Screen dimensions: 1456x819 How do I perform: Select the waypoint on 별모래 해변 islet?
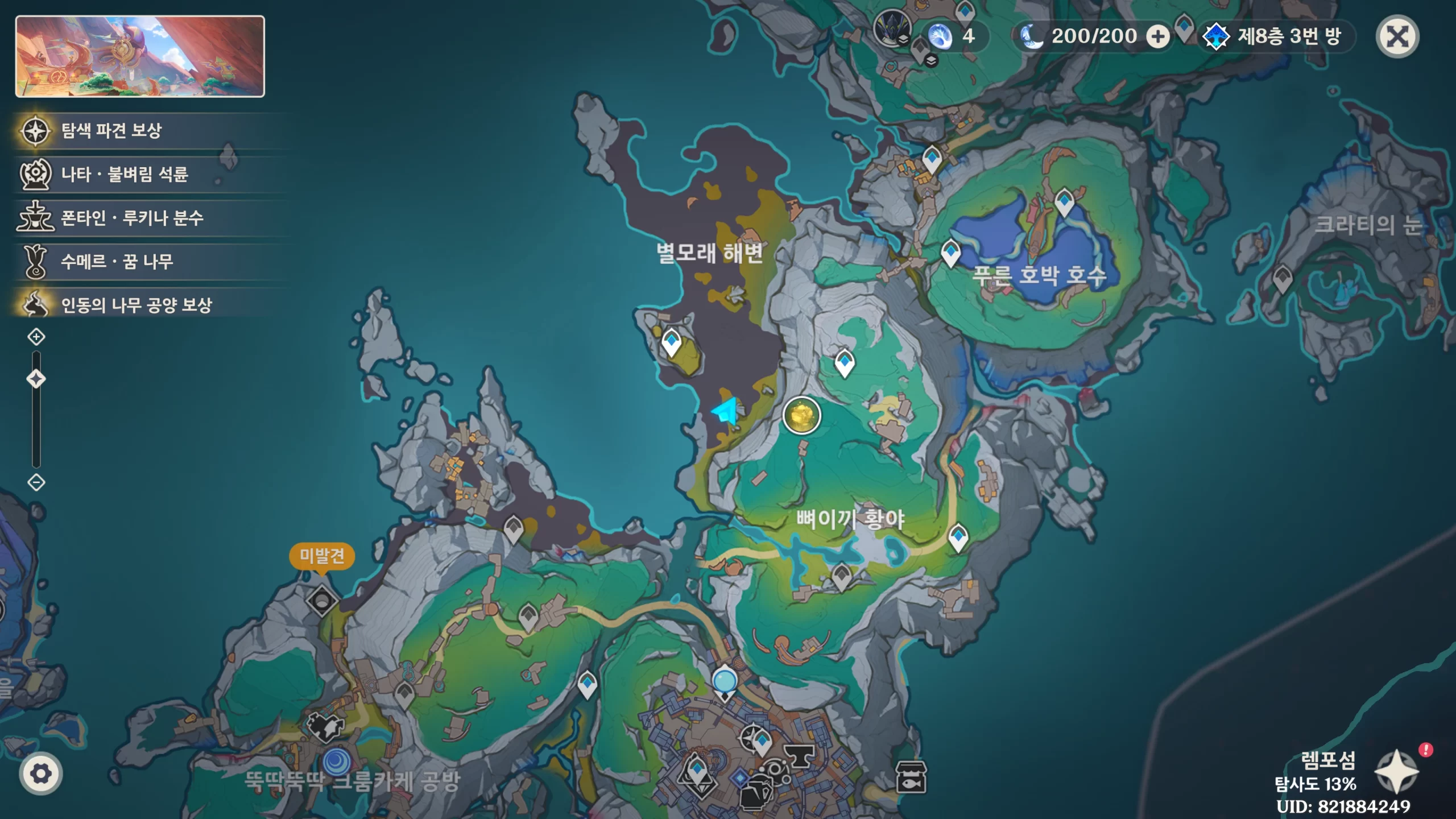[672, 342]
